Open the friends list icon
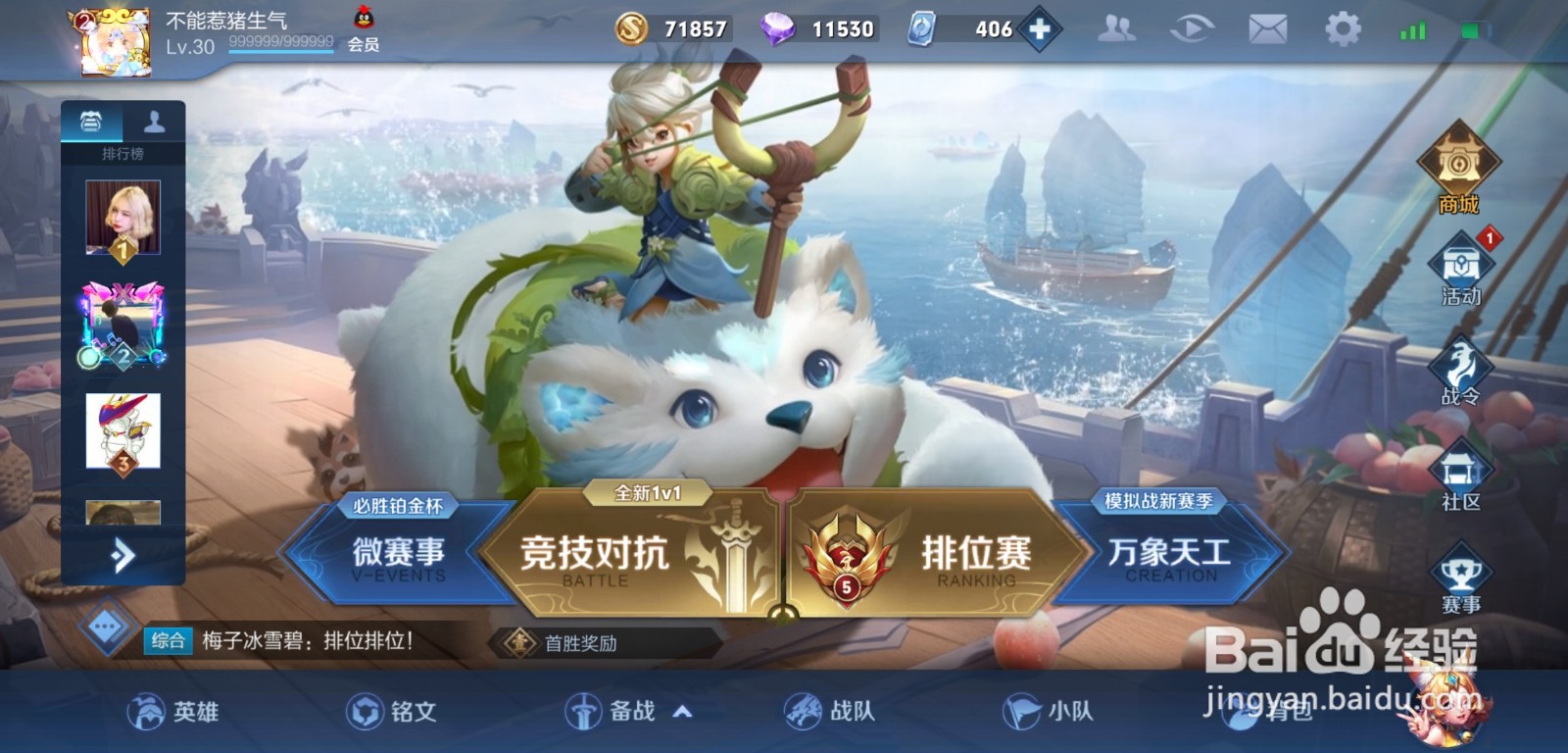 (x=1117, y=29)
